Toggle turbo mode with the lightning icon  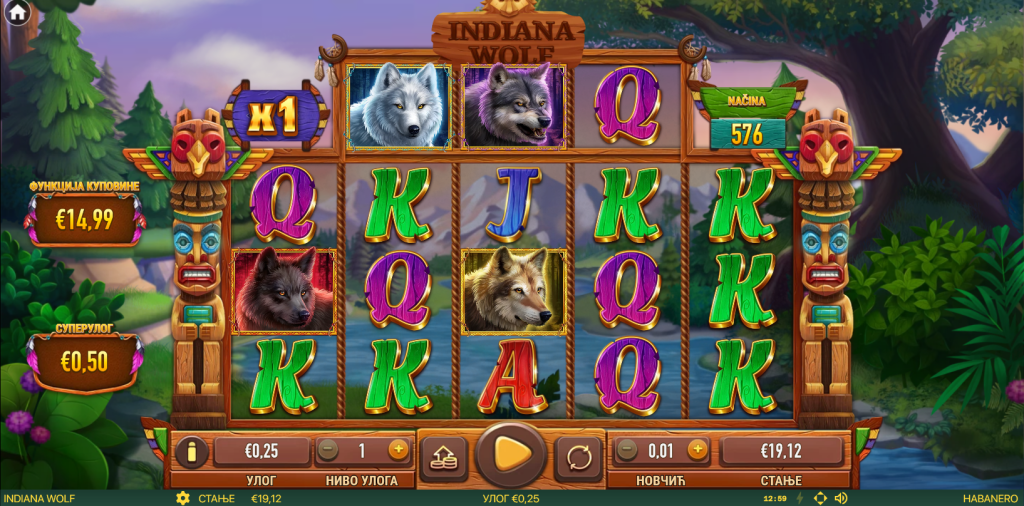[x=798, y=498]
